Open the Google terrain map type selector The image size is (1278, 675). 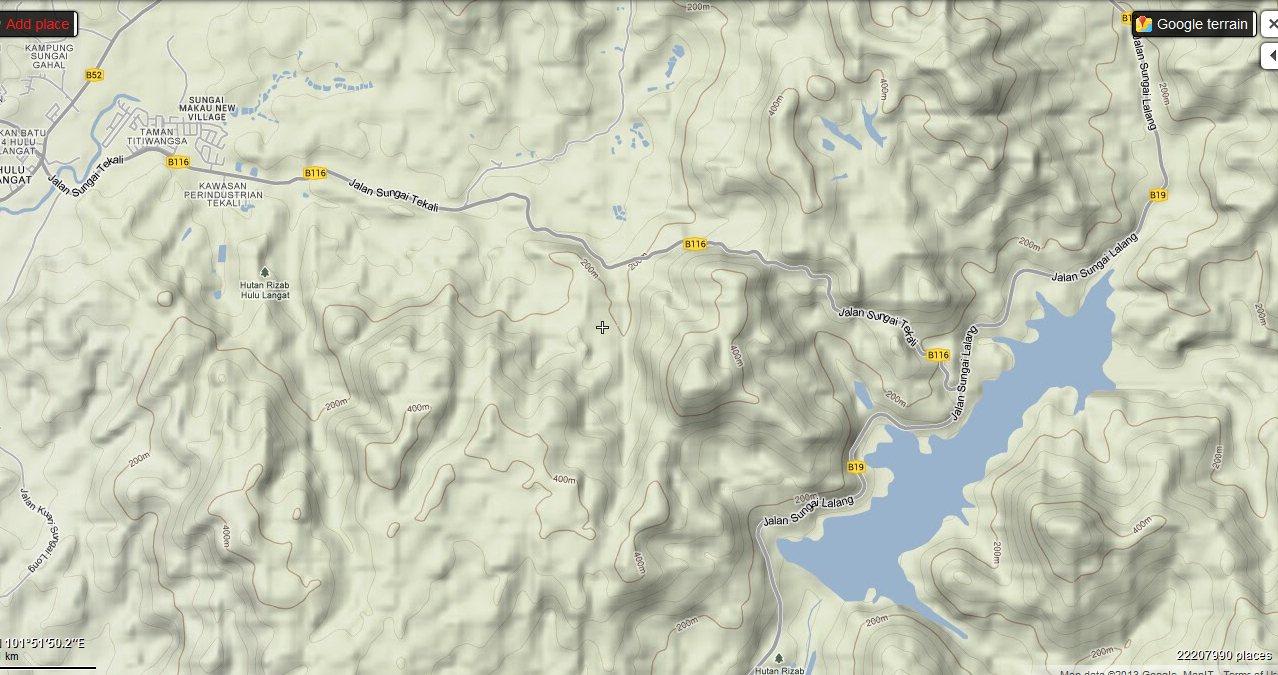coord(1194,24)
